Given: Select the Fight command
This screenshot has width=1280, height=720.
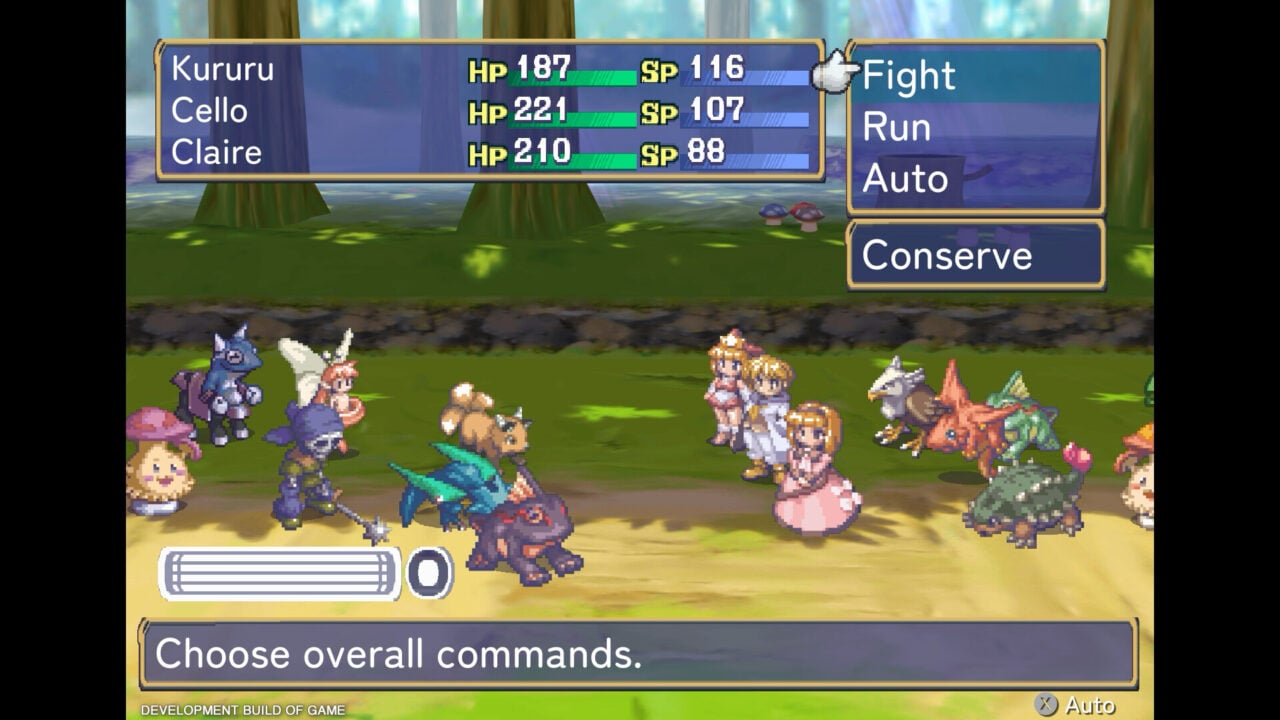Looking at the screenshot, I should pyautogui.click(x=908, y=76).
